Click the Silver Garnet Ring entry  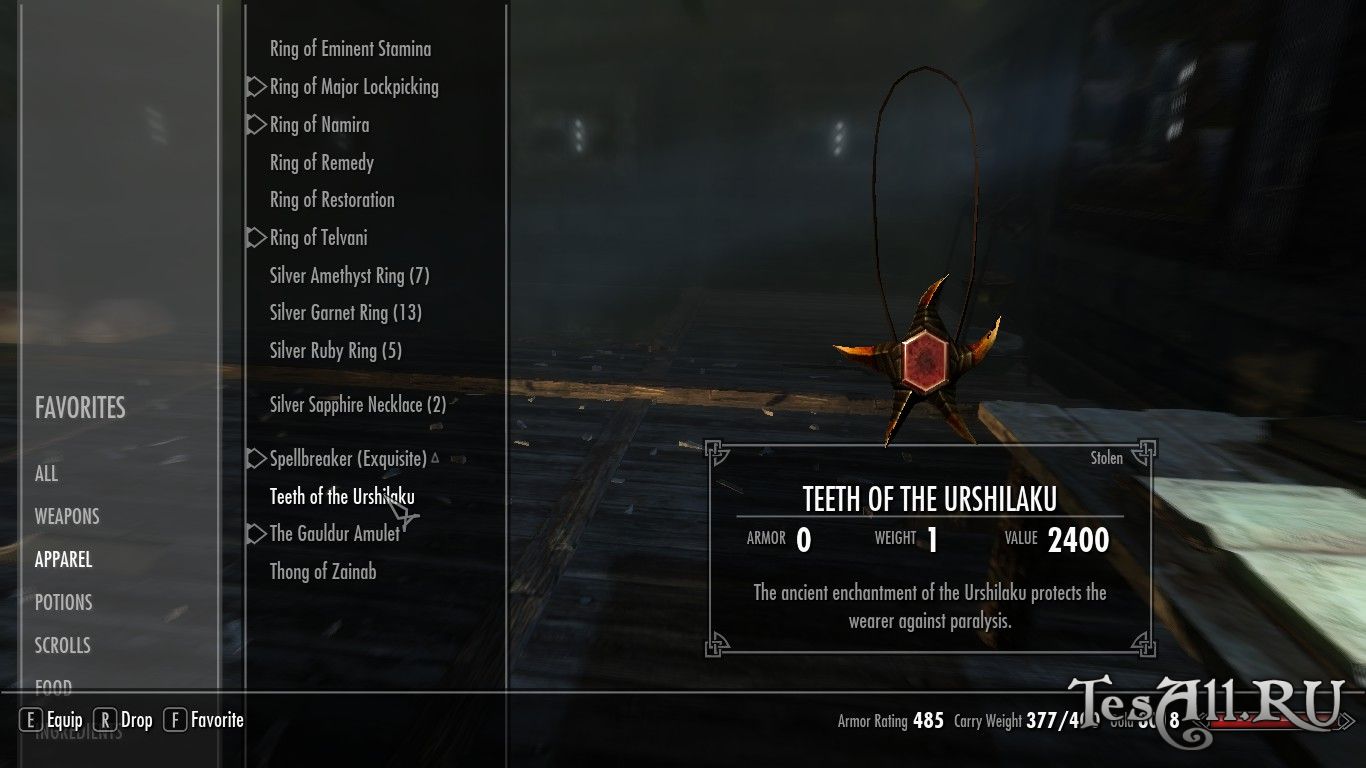[x=345, y=313]
